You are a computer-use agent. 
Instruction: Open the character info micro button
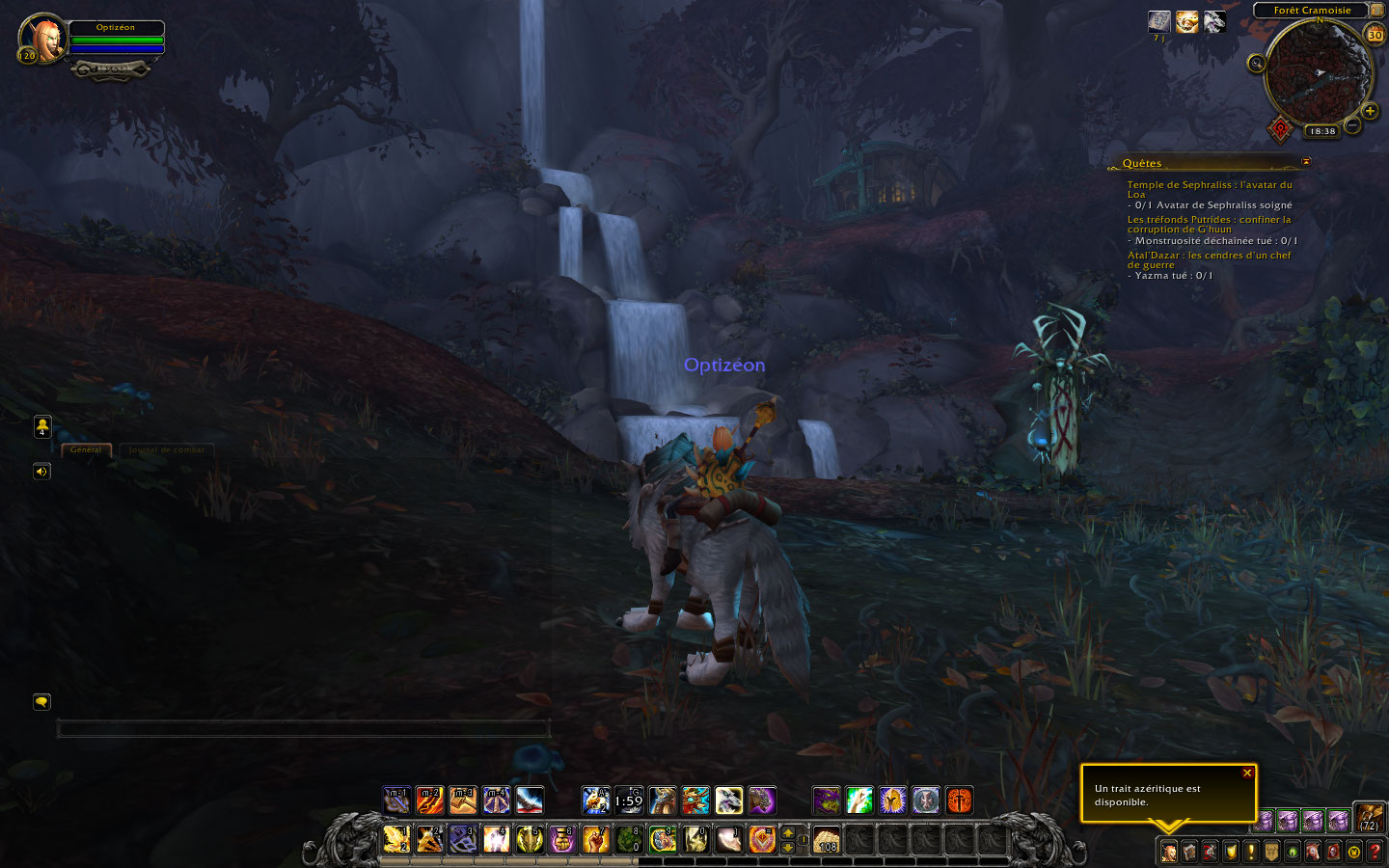coord(1169,852)
